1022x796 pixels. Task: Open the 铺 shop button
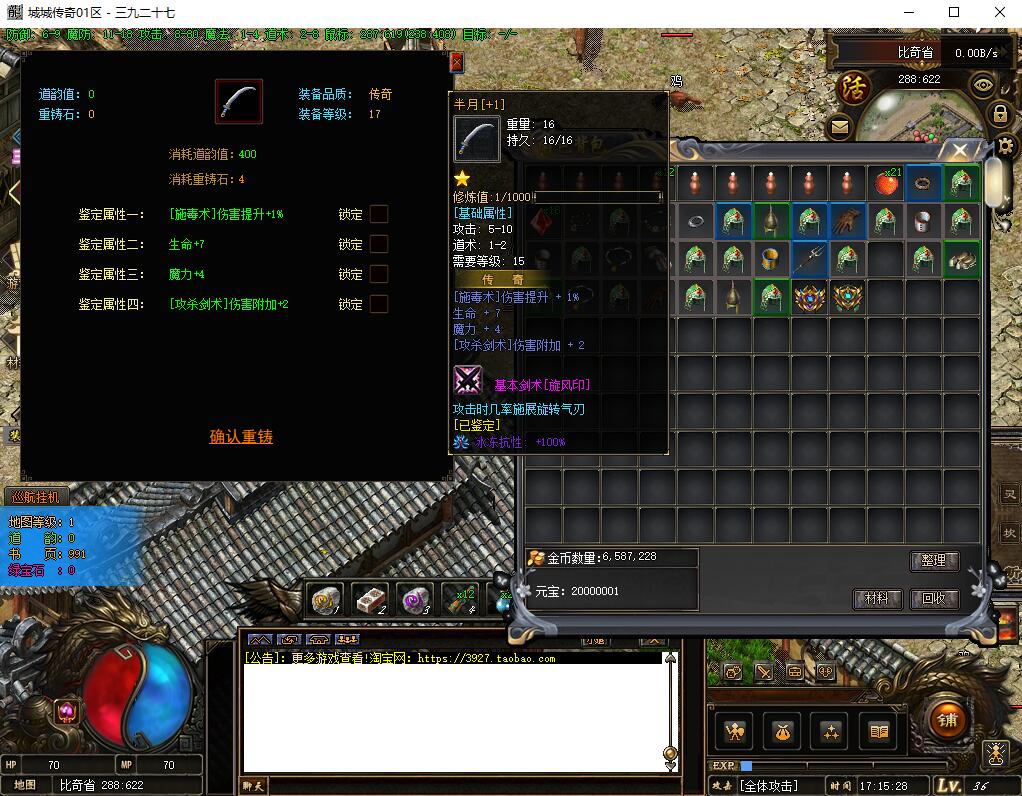947,720
